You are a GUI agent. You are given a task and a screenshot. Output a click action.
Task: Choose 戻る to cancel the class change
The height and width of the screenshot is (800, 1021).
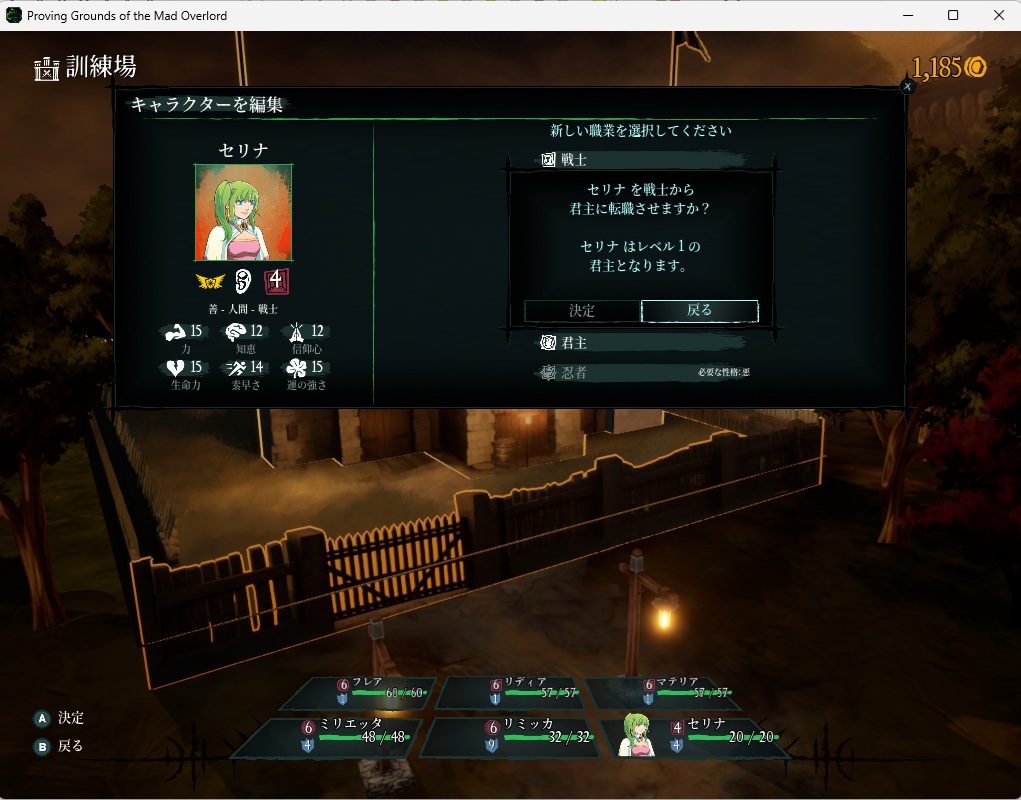(x=699, y=311)
